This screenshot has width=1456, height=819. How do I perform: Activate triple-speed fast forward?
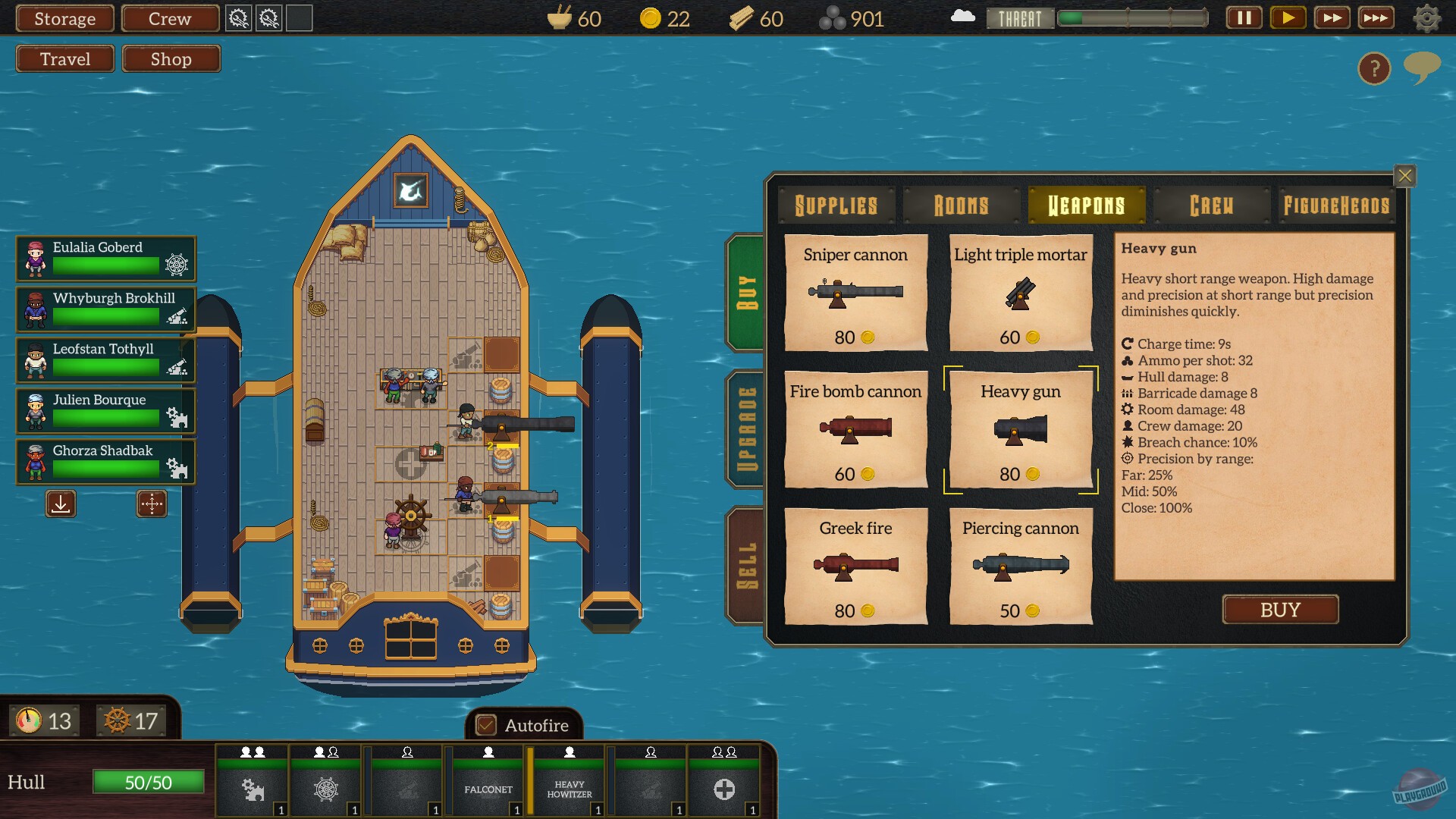[1377, 17]
